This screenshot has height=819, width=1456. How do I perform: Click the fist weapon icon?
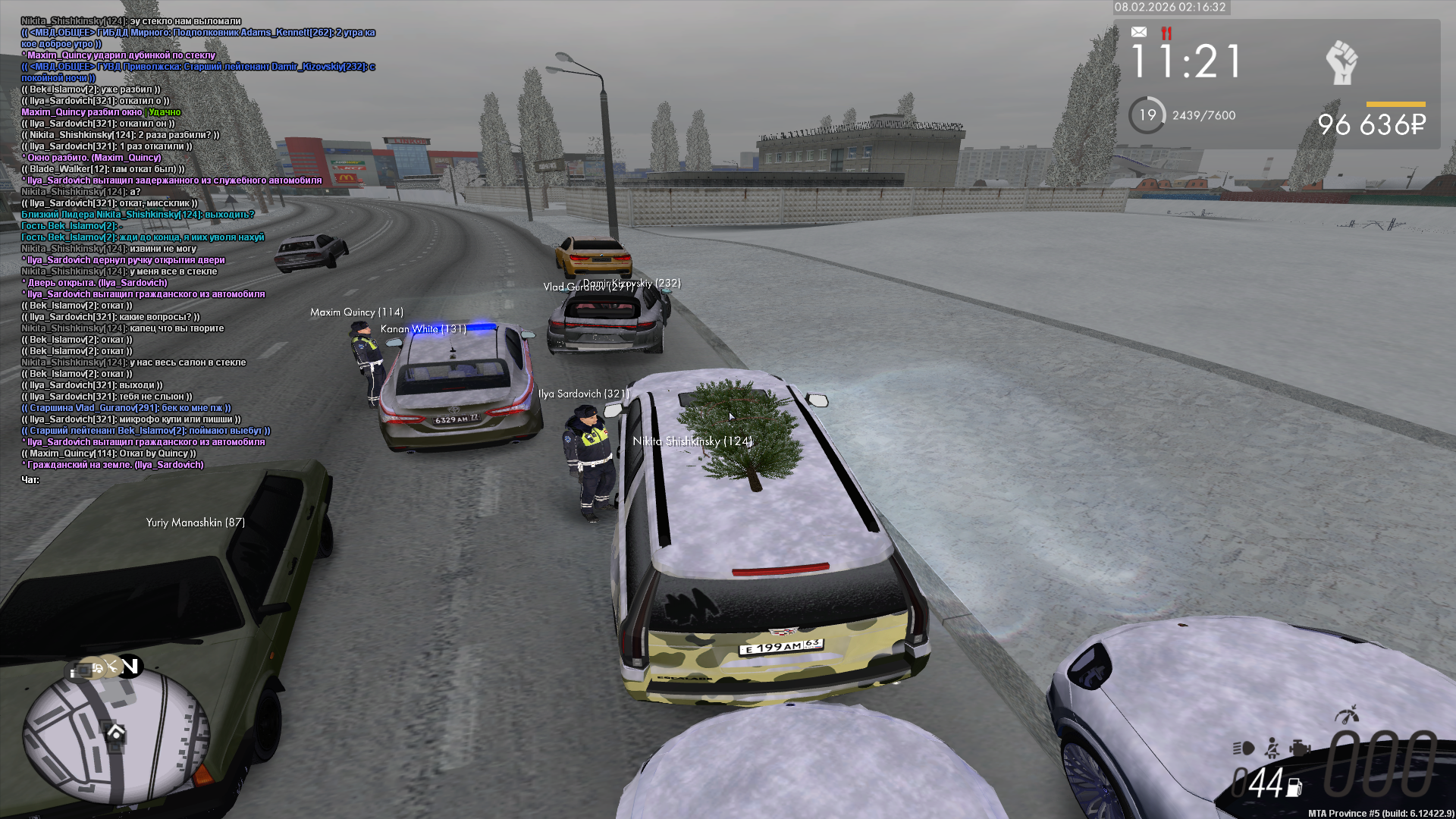(1341, 62)
